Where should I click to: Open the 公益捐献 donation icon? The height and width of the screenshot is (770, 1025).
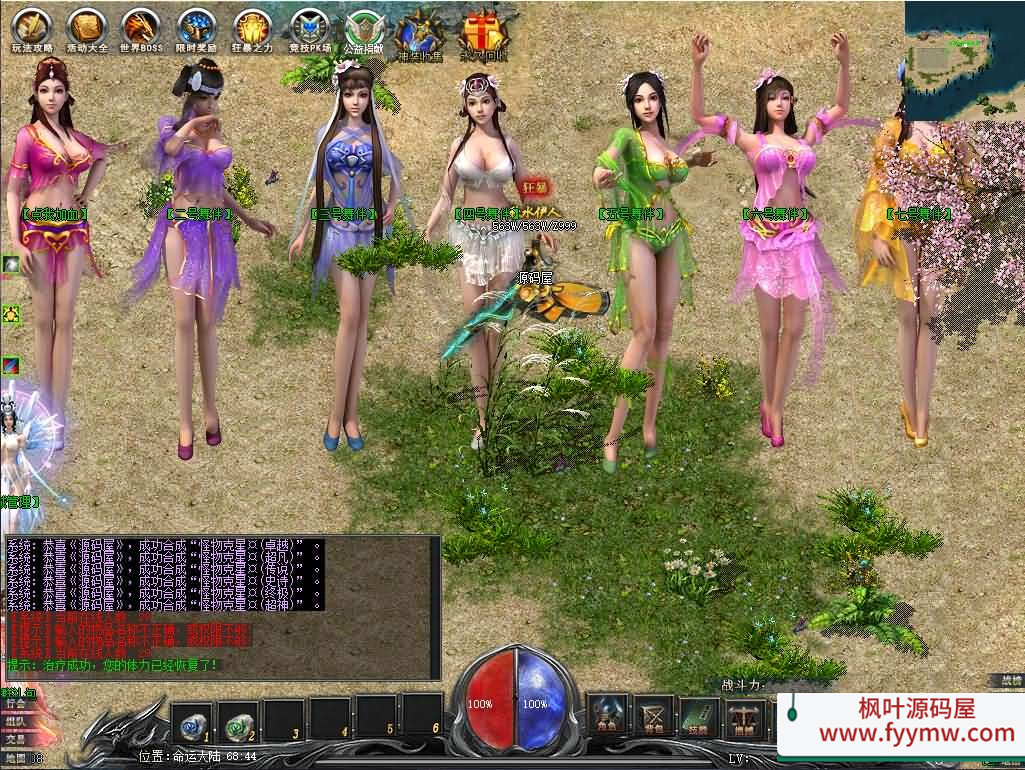point(365,30)
